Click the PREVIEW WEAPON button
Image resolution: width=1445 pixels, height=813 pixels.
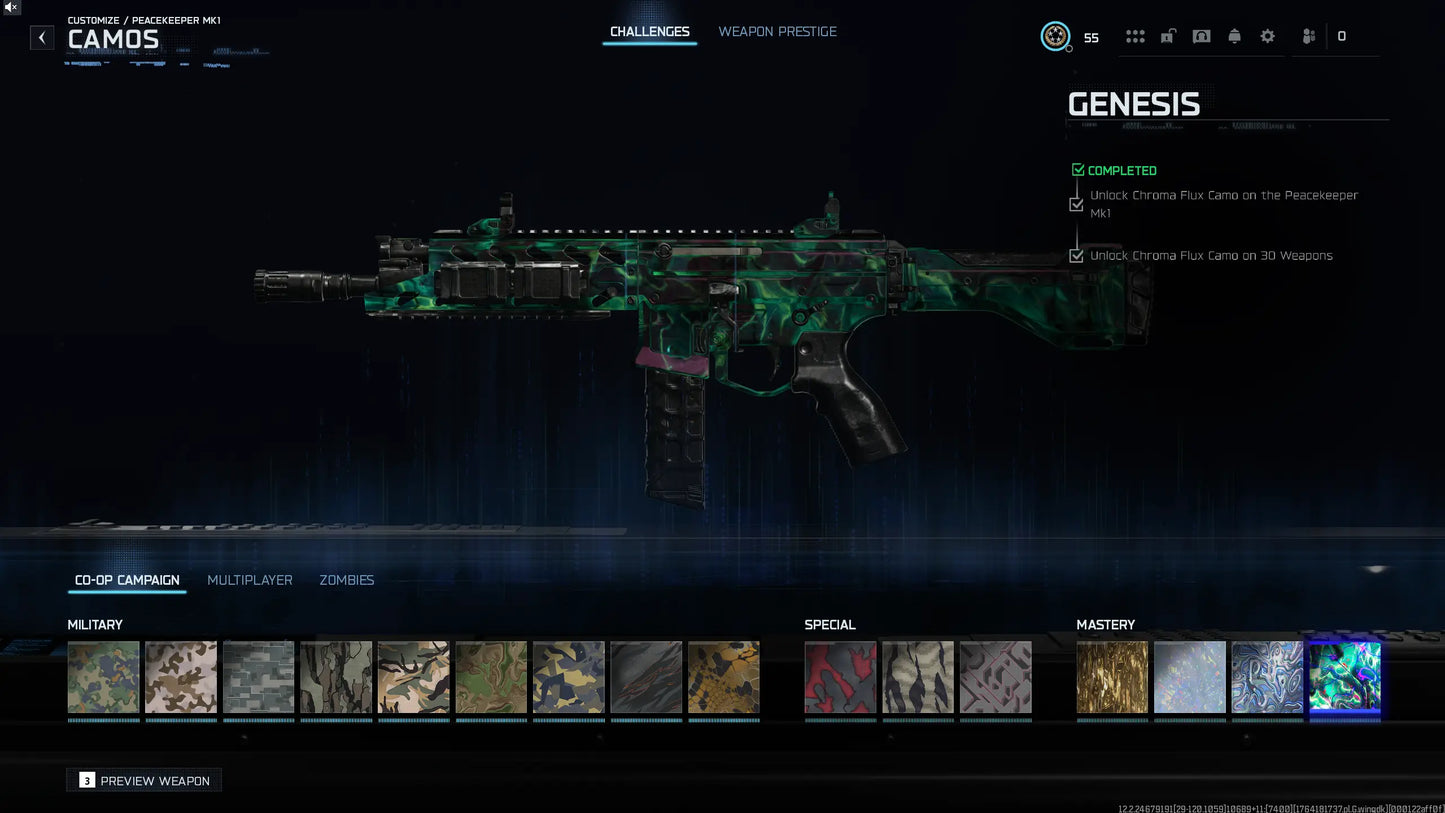(x=143, y=780)
